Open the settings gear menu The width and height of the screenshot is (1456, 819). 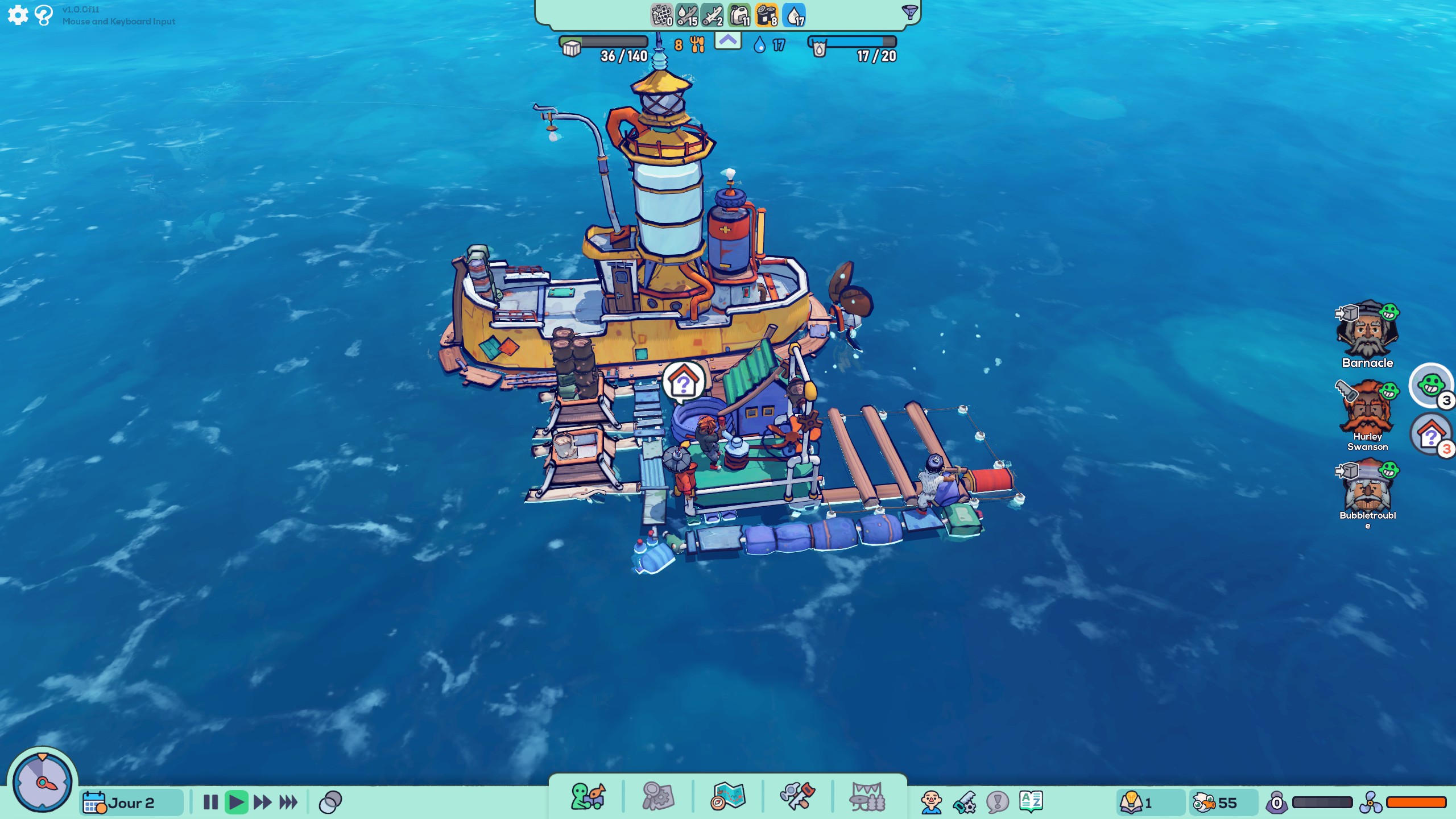pyautogui.click(x=18, y=15)
